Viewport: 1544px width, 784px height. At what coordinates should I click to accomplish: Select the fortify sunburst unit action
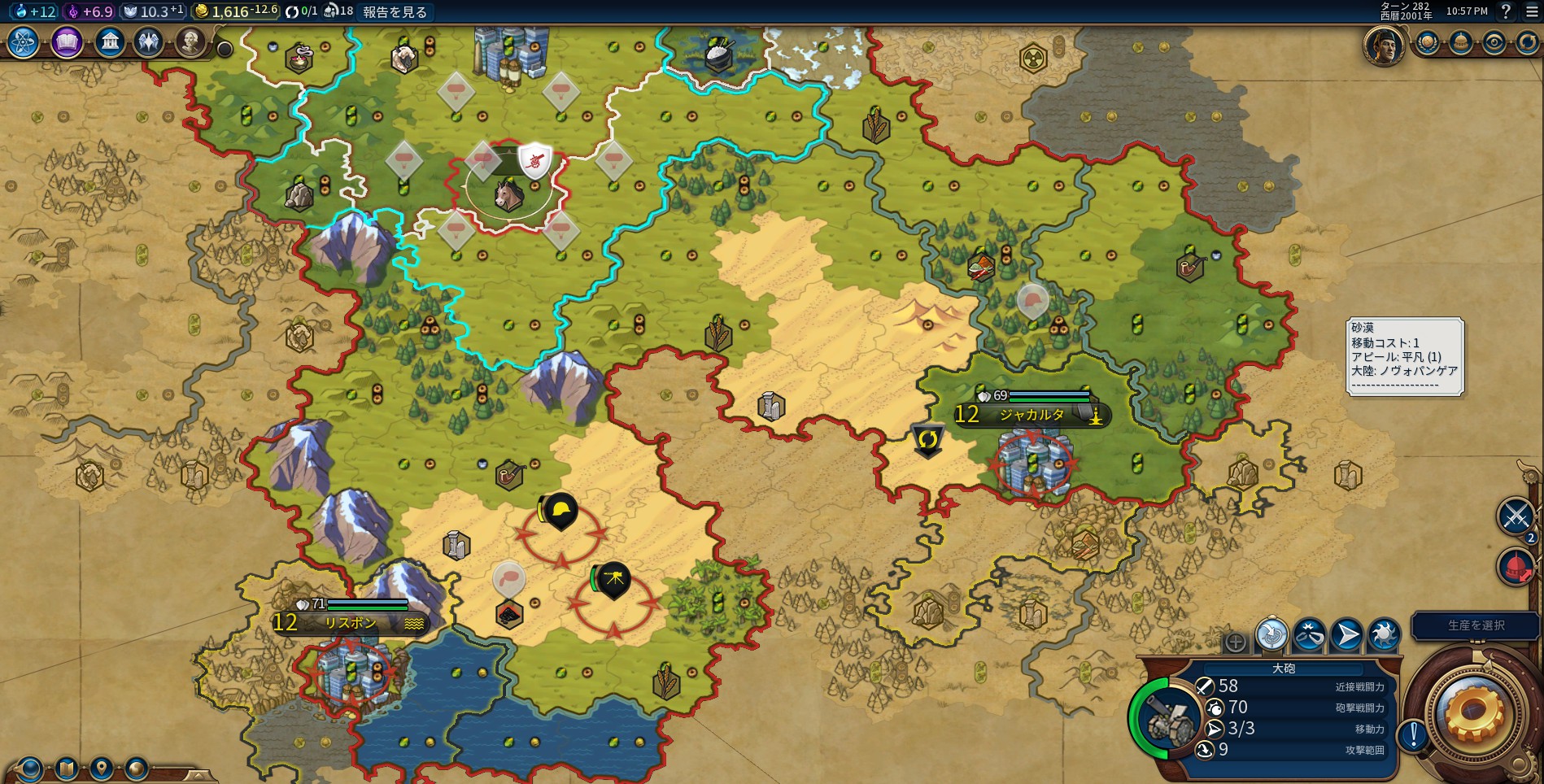[1384, 635]
